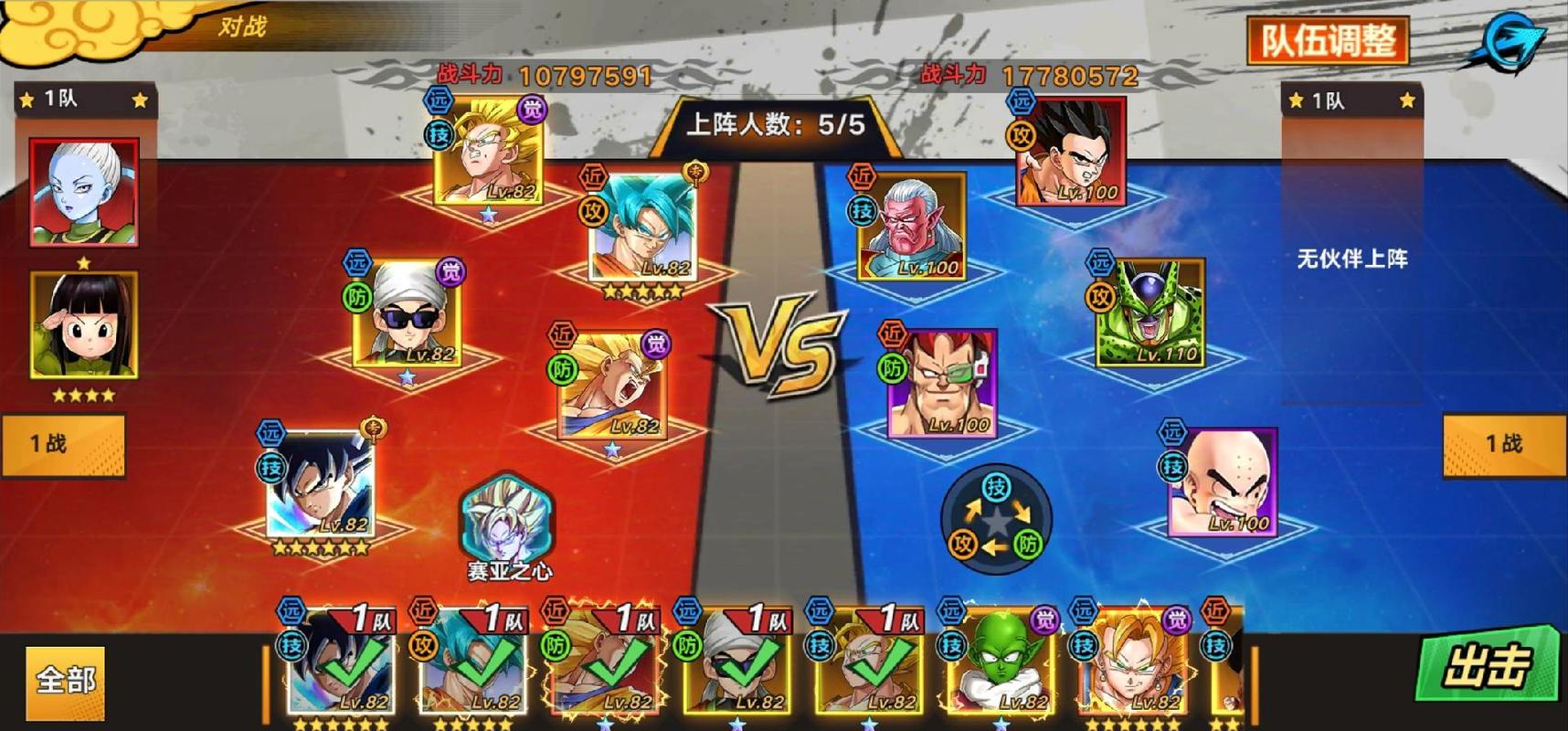Choose the black-haired saluting girl partner portrait
This screenshot has width=1568, height=731.
(84, 324)
